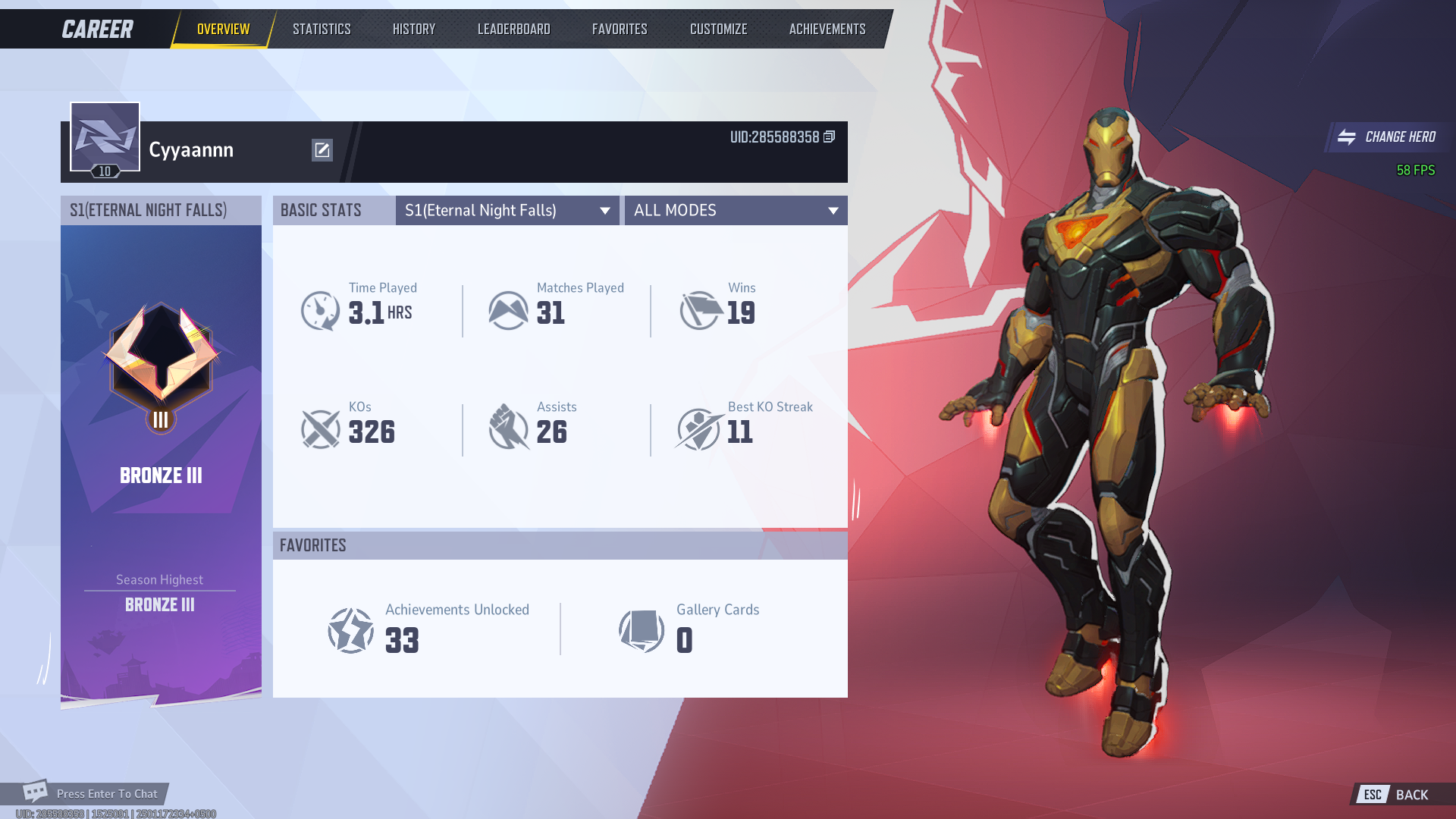
Task: Click the KOs crossed-swords icon
Action: (322, 429)
